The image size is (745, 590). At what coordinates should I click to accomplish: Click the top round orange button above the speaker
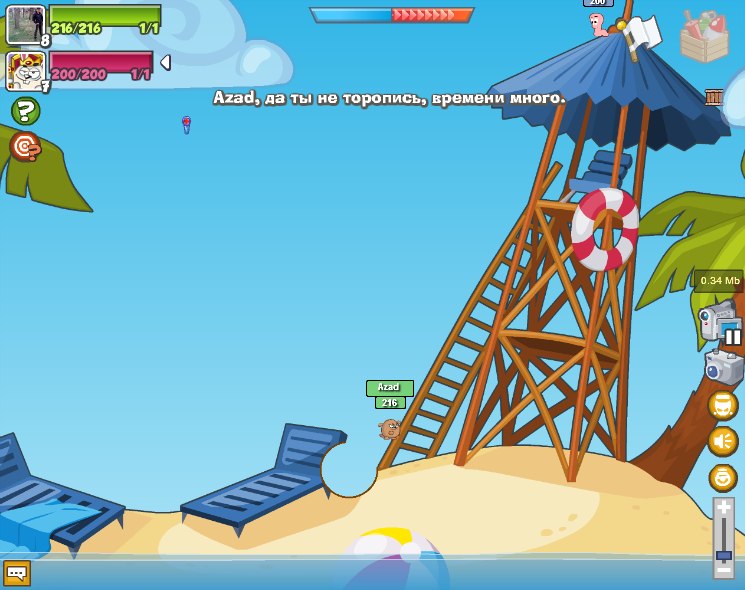coord(723,405)
